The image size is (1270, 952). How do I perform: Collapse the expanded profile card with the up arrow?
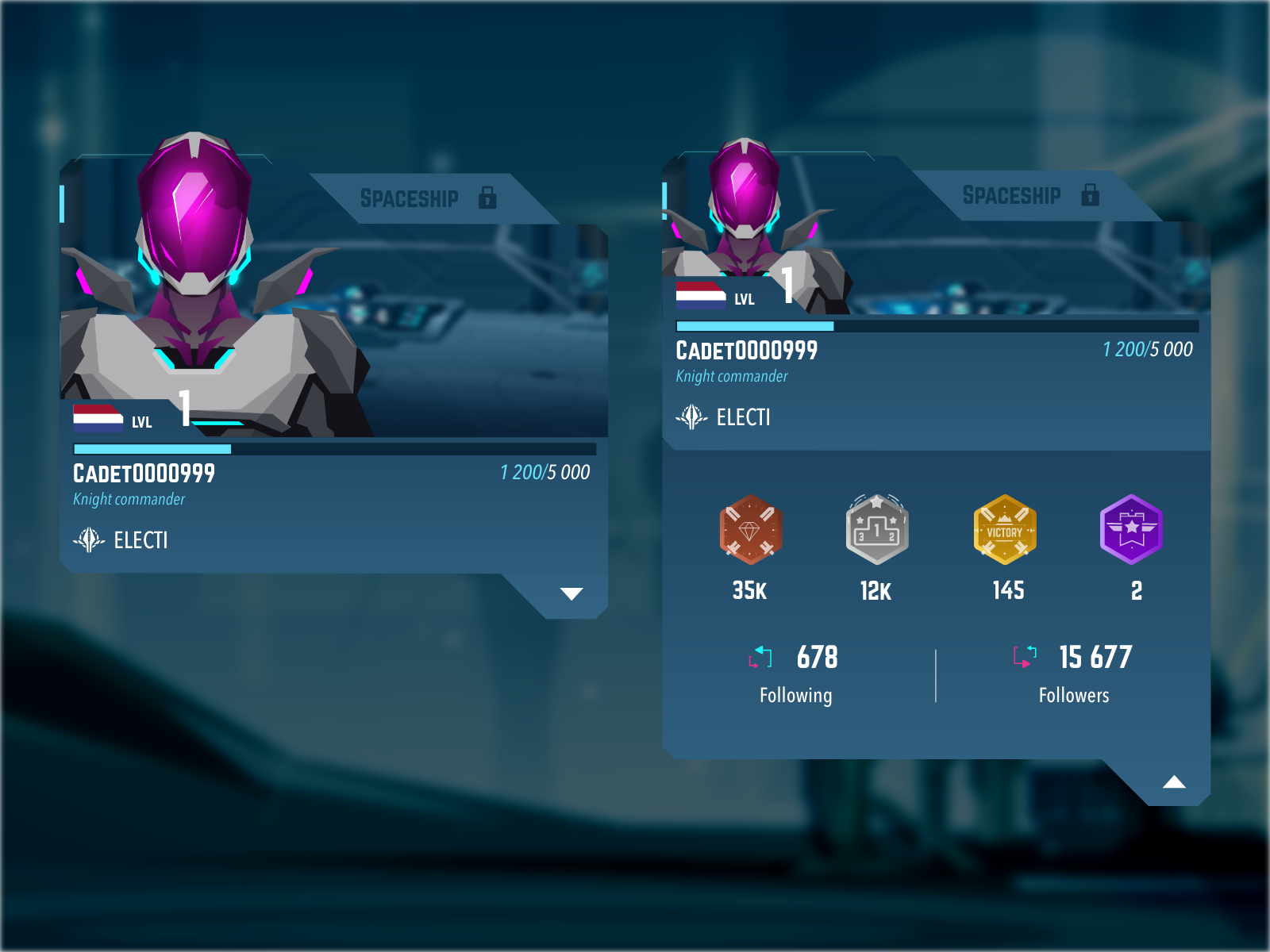pyautogui.click(x=1174, y=783)
